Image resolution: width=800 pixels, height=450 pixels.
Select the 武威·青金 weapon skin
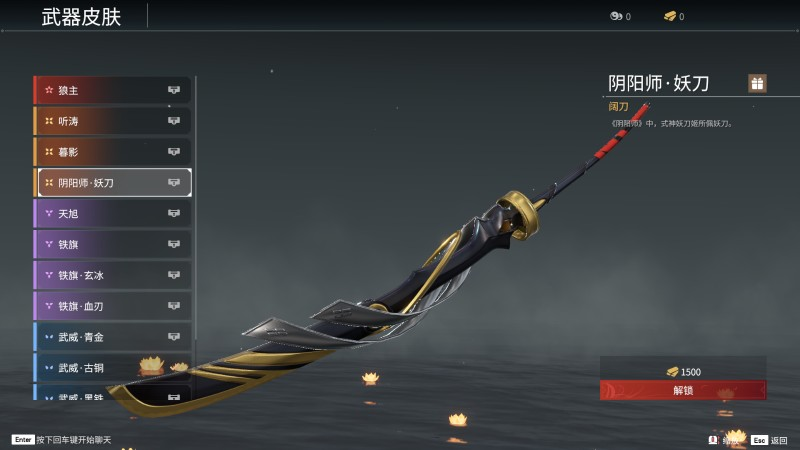(x=112, y=337)
